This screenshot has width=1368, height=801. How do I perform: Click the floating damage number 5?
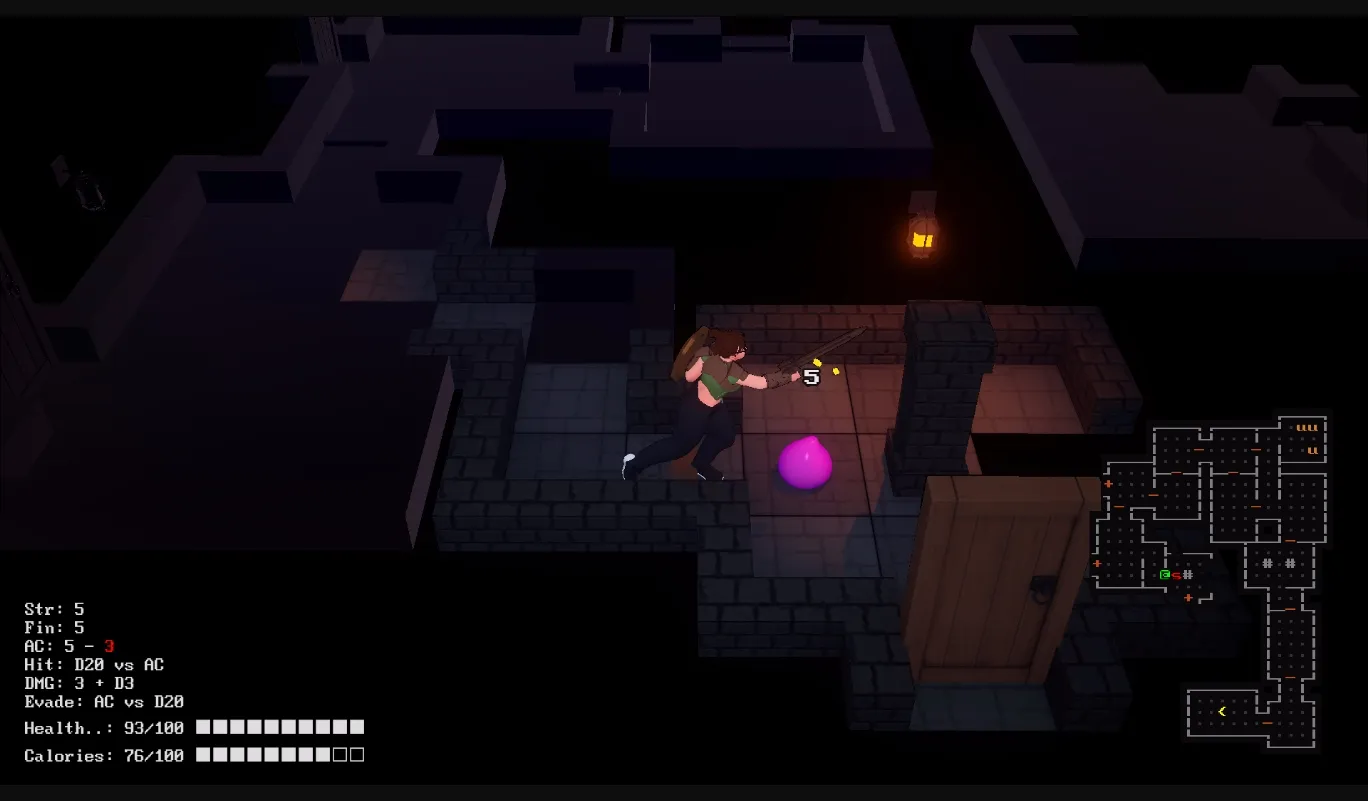coord(810,378)
